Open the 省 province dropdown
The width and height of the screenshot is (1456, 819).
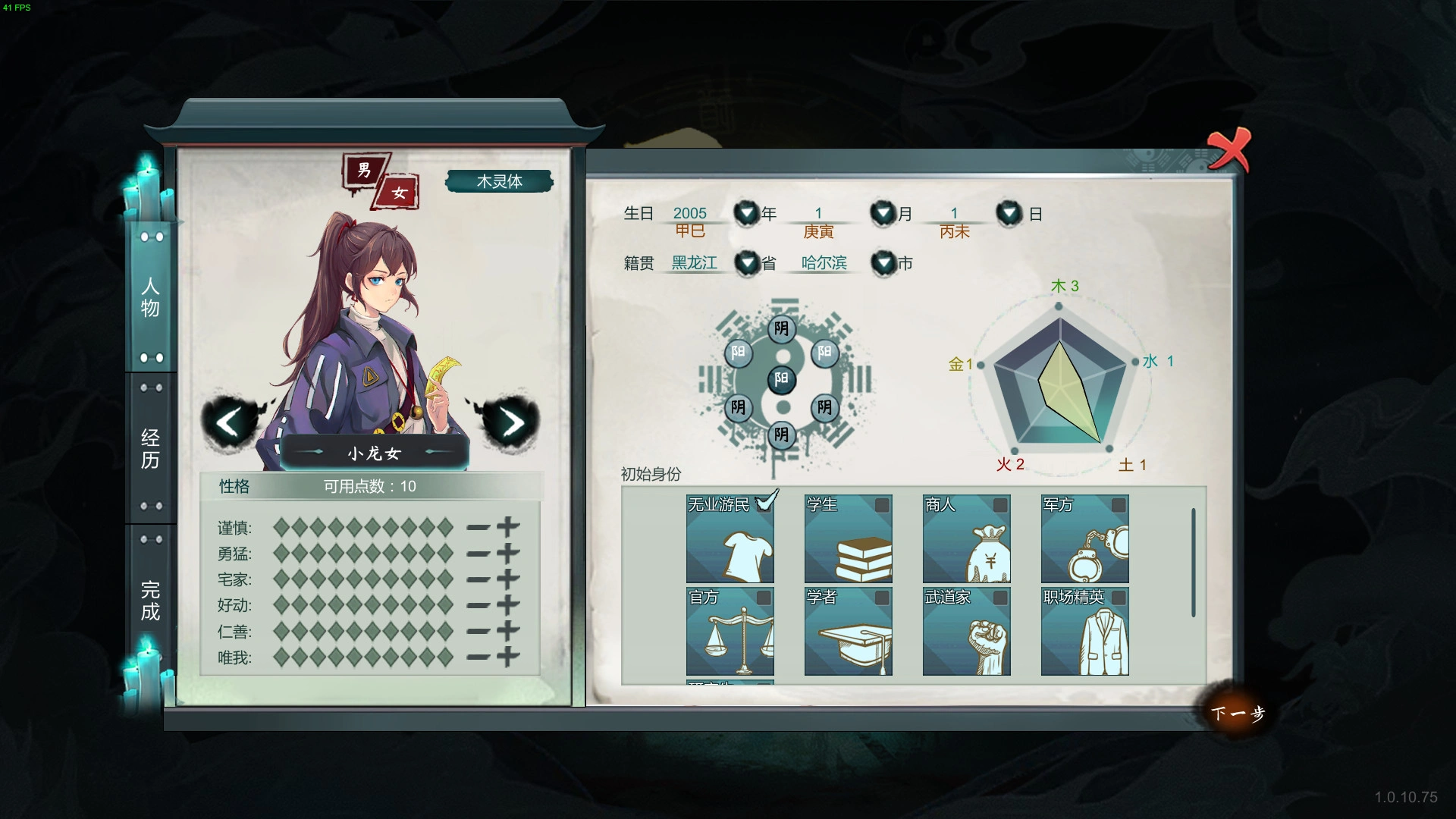(746, 263)
